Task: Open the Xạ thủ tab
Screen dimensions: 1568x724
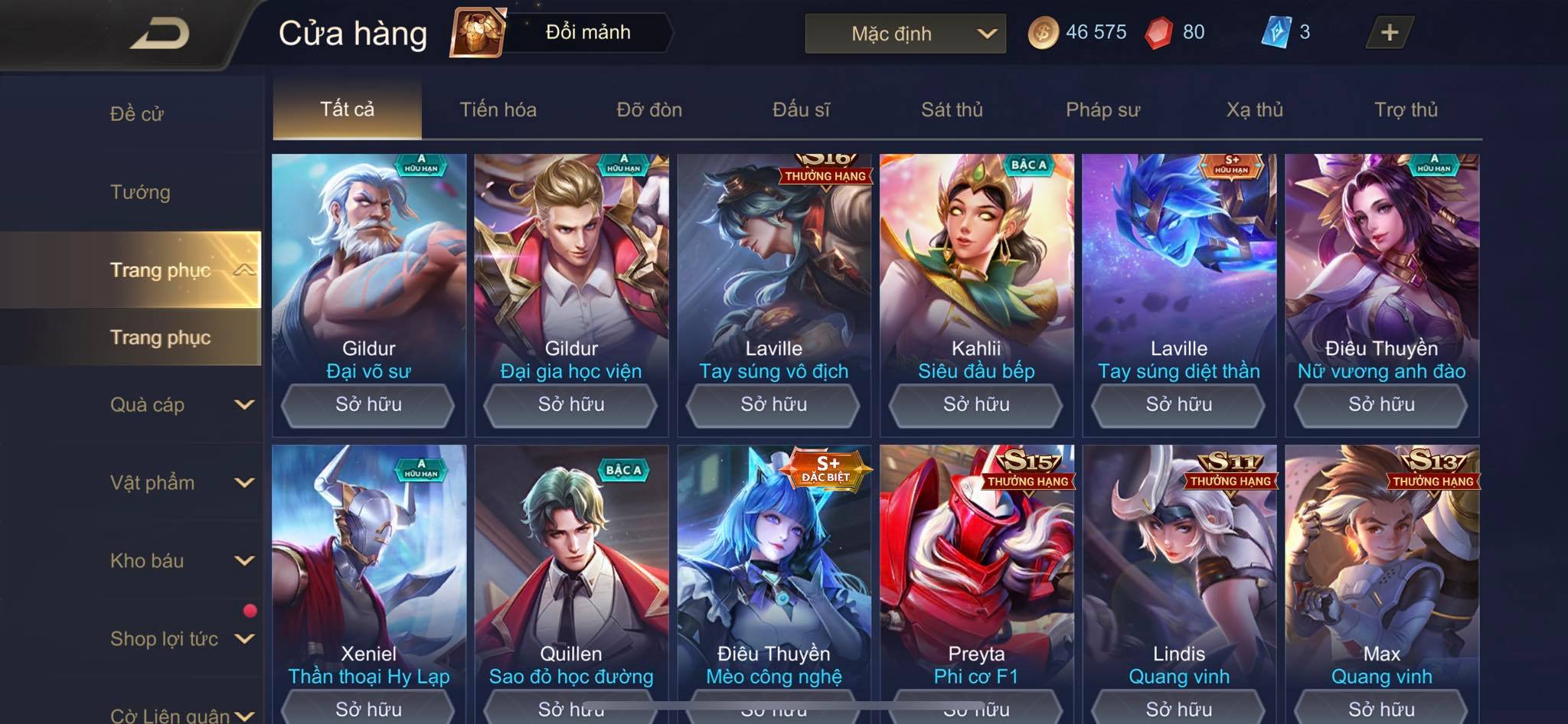Action: [x=1254, y=109]
